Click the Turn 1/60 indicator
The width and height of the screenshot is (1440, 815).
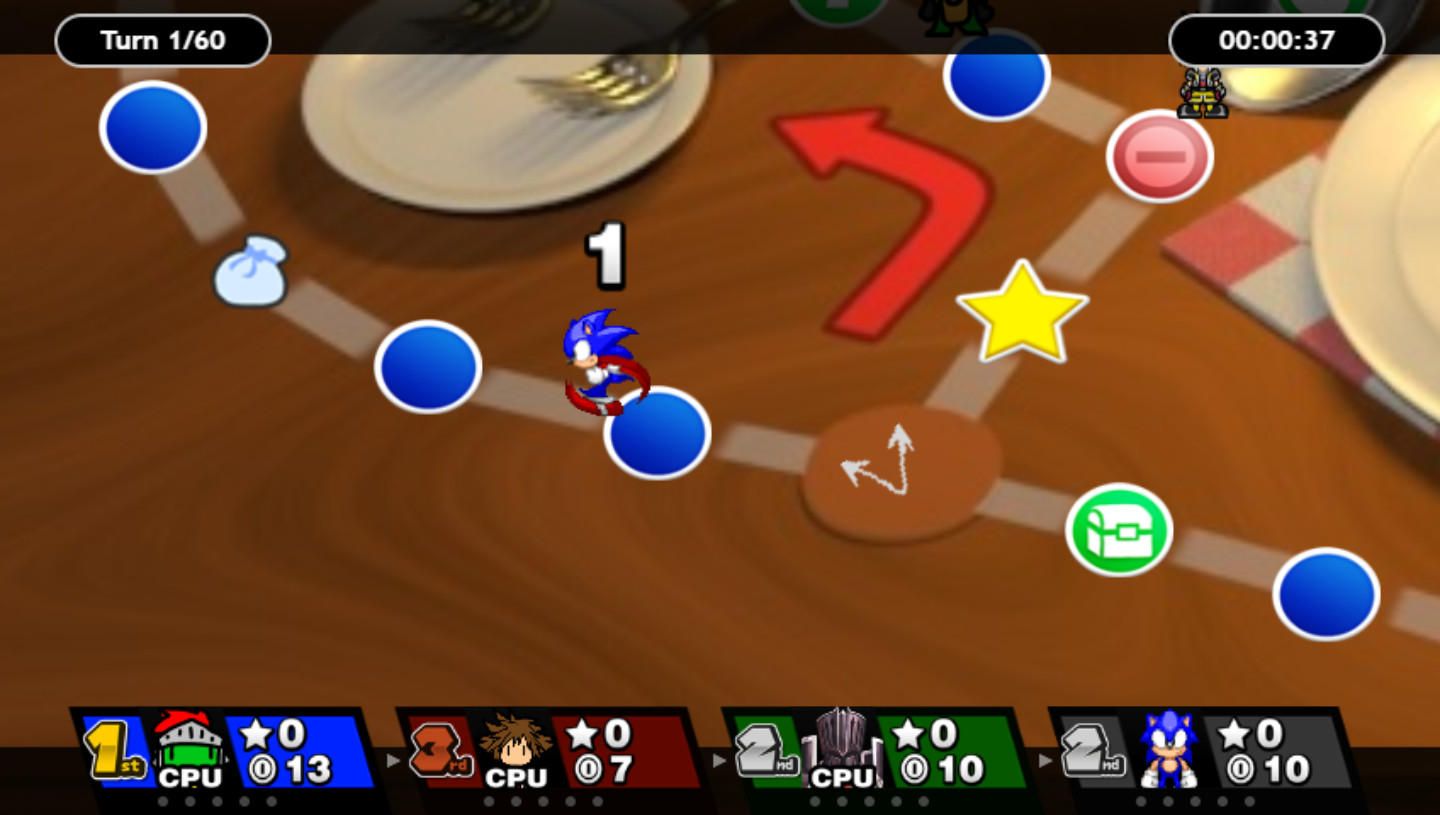pyautogui.click(x=162, y=40)
